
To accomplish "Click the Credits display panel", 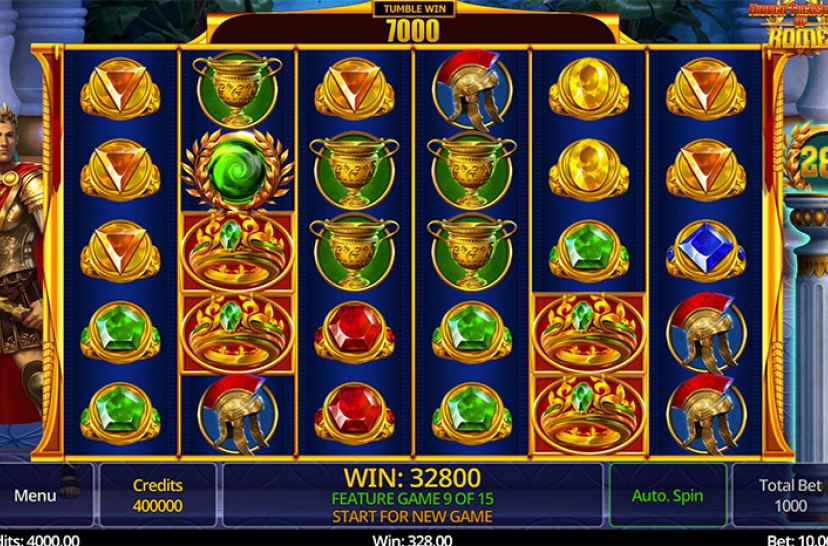I will click(157, 495).
